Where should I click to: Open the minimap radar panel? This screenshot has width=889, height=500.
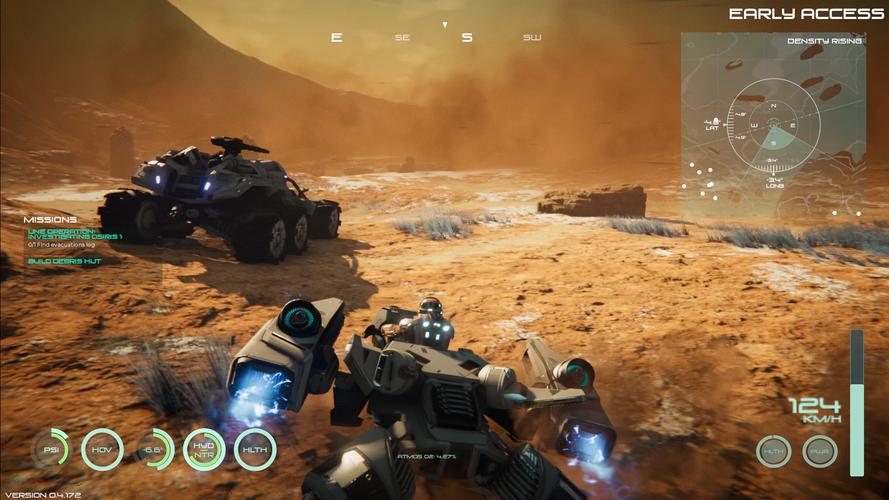[771, 123]
